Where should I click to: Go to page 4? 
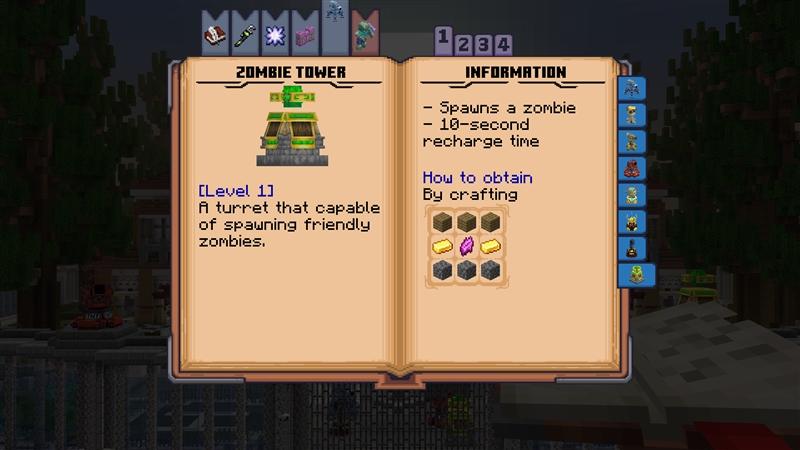coord(505,44)
